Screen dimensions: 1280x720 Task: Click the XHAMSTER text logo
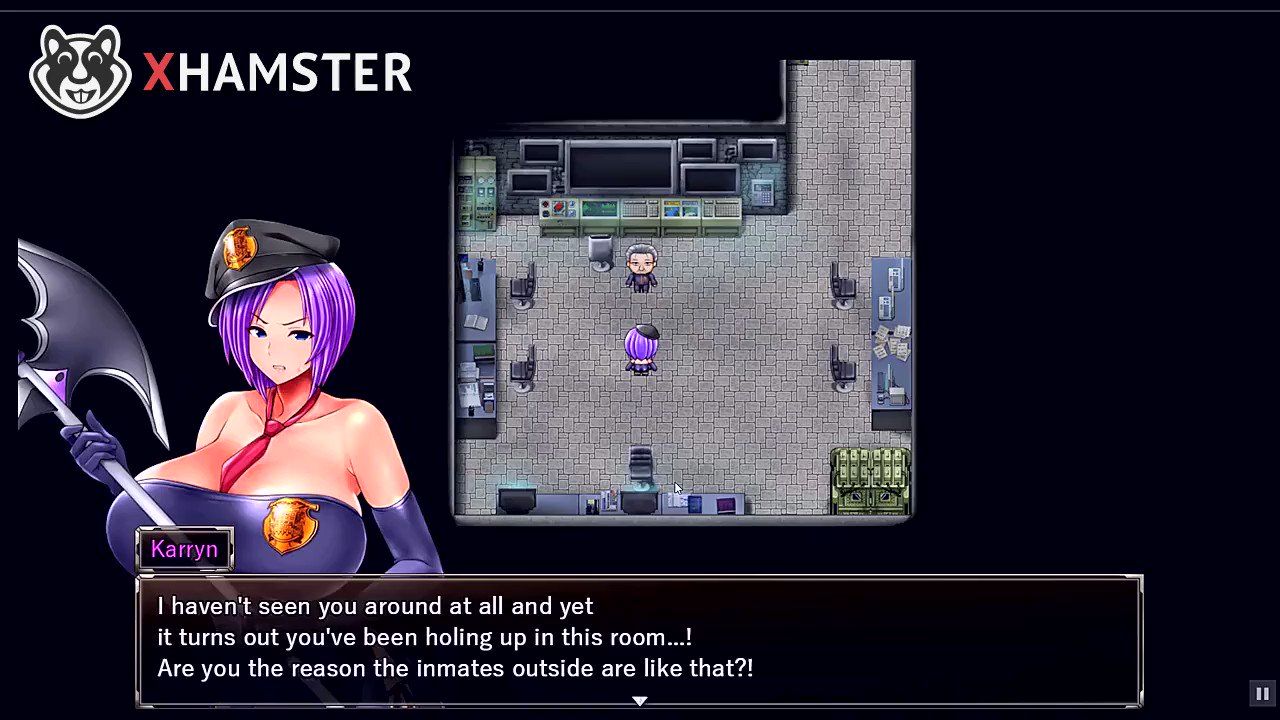coord(277,72)
